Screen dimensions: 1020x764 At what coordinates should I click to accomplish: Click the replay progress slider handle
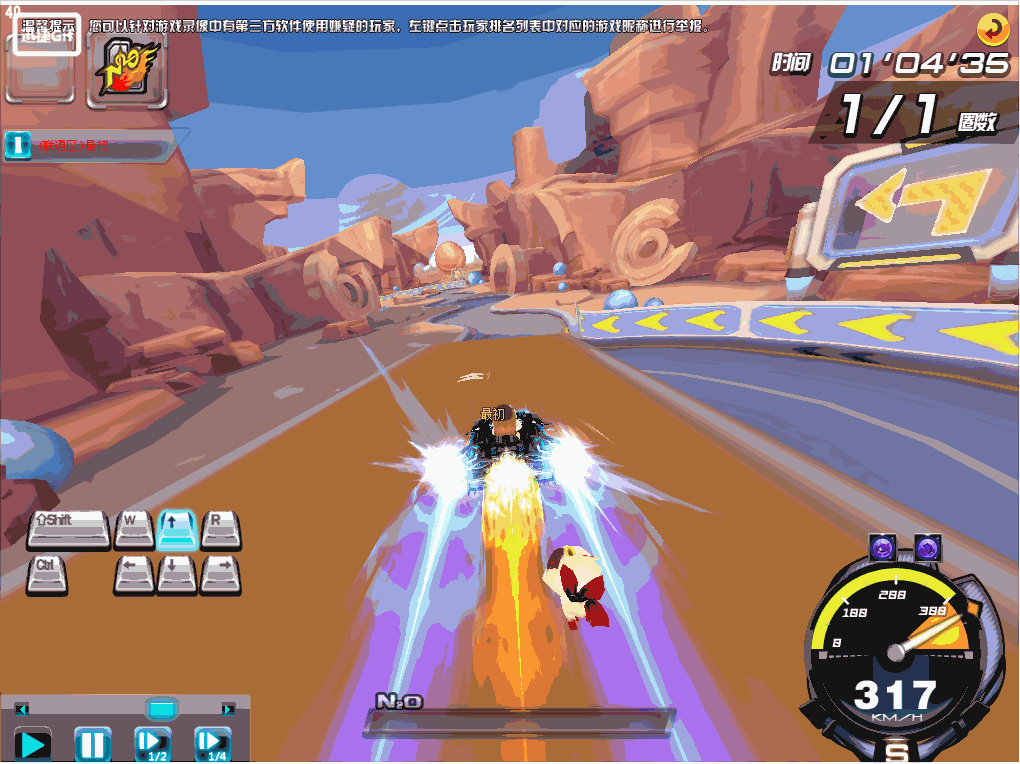[161, 709]
